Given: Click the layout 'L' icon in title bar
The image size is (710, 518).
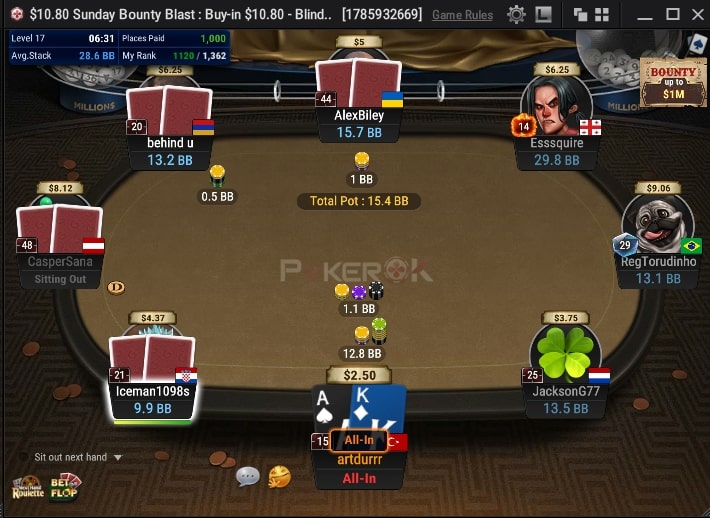Looking at the screenshot, I should [543, 15].
